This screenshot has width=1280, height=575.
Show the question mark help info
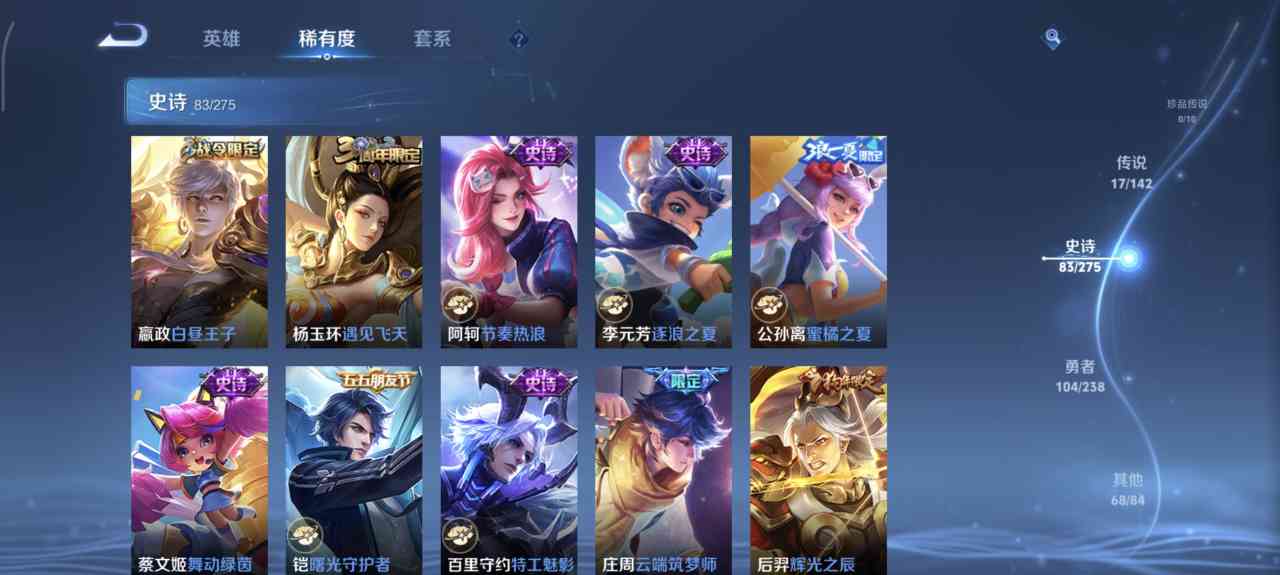click(518, 39)
